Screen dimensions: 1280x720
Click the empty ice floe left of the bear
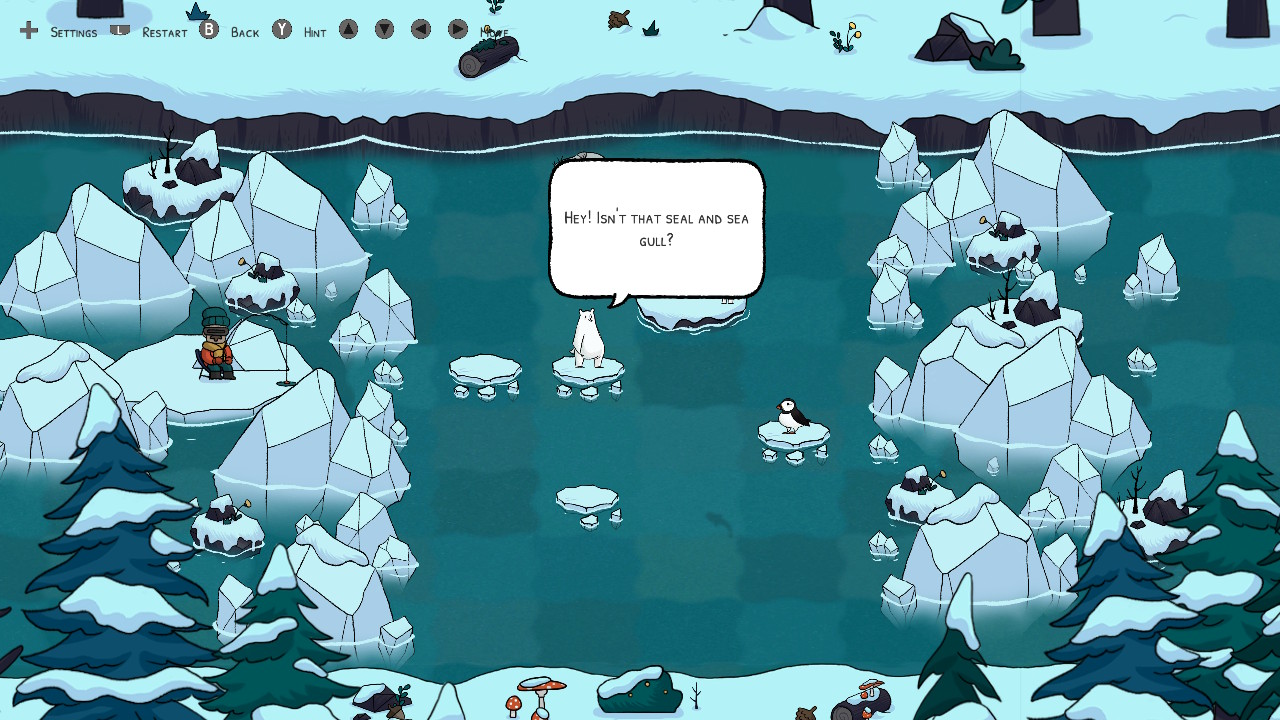484,367
